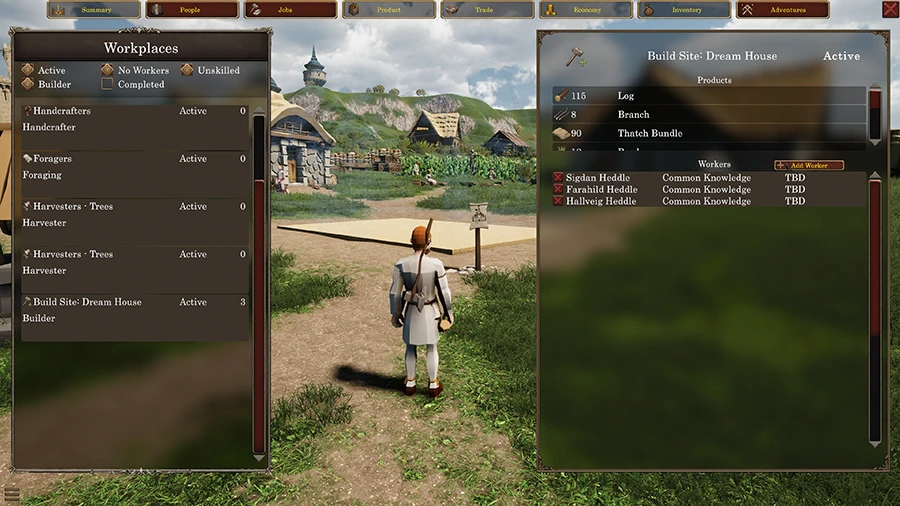Screen dimensions: 900x506
Task: Toggle the Unskilled filter
Action: pos(188,71)
